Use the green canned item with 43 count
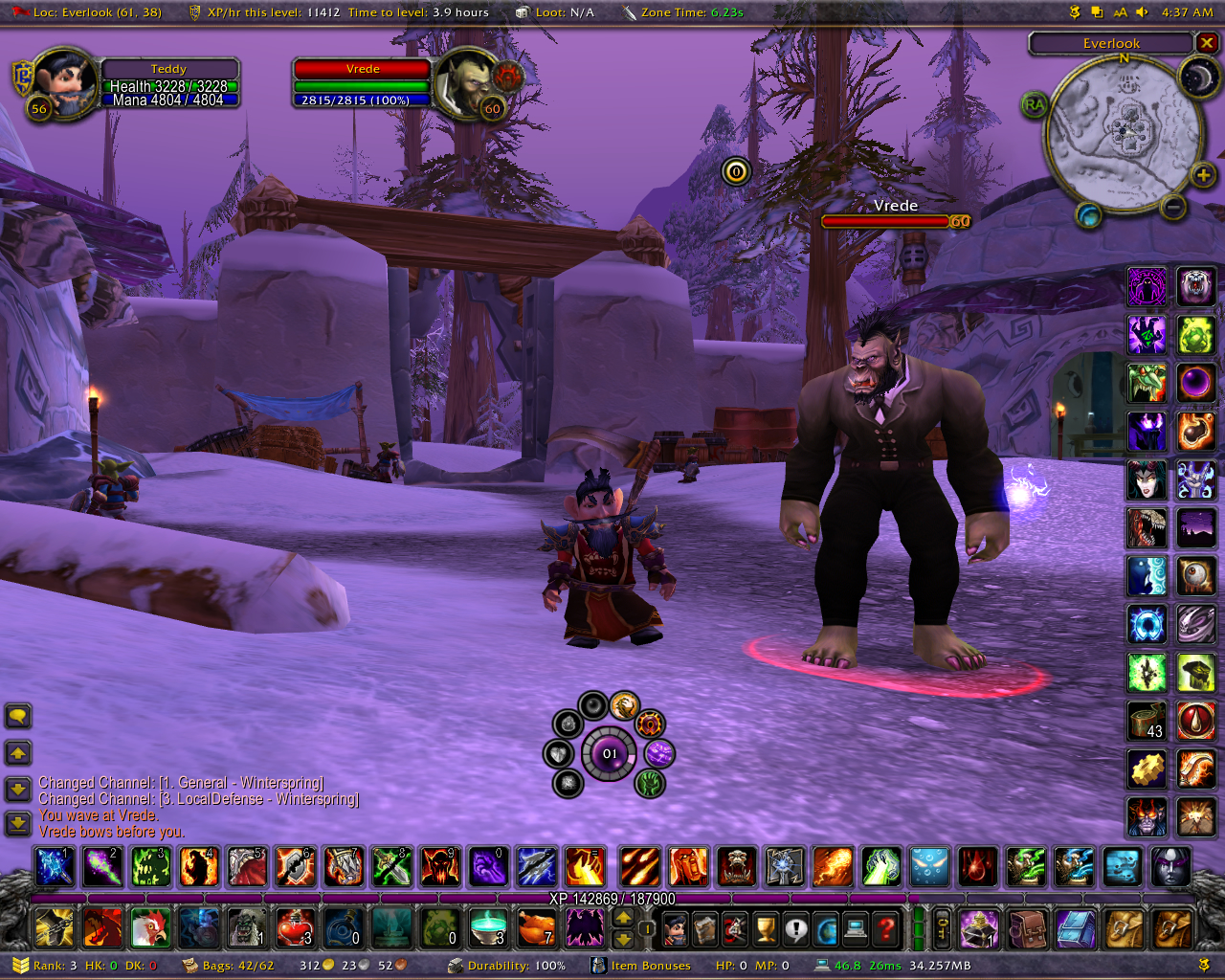Screen dimensions: 1225x980 [1147, 720]
